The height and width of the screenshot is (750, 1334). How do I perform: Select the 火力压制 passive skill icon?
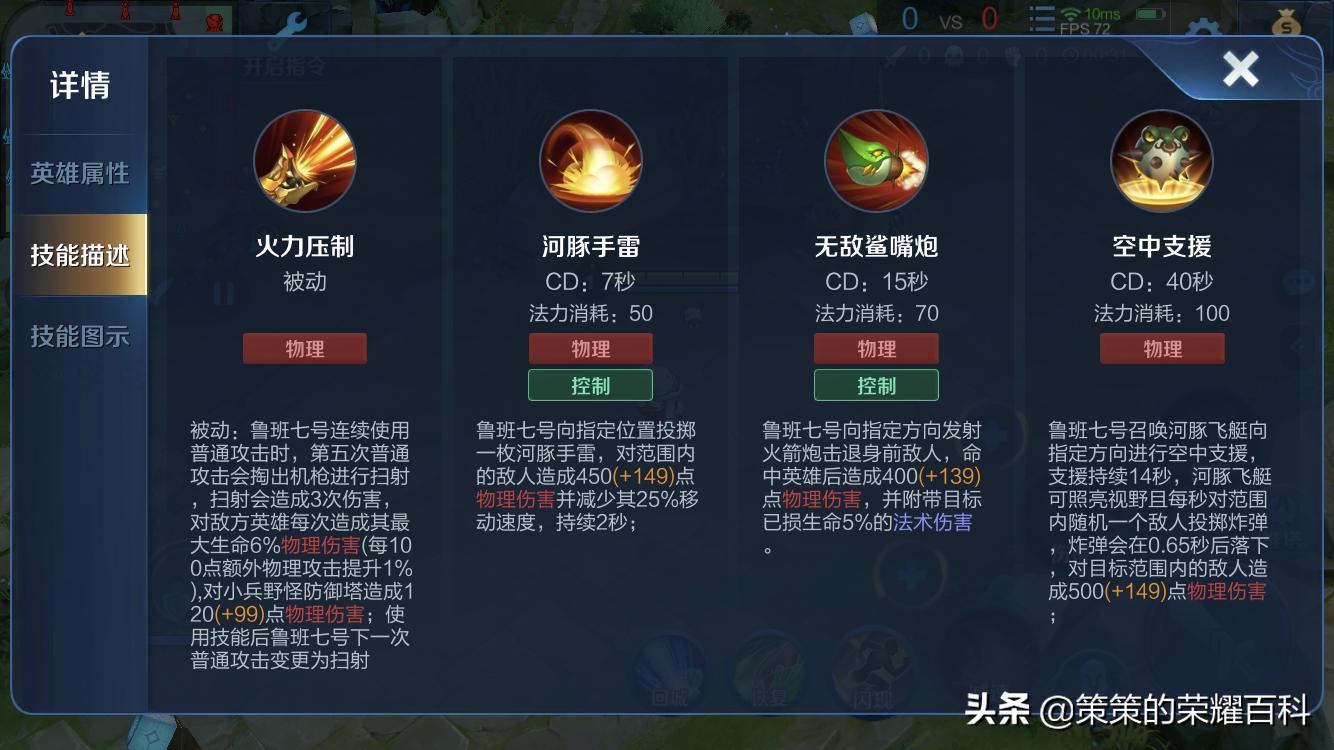[x=304, y=160]
